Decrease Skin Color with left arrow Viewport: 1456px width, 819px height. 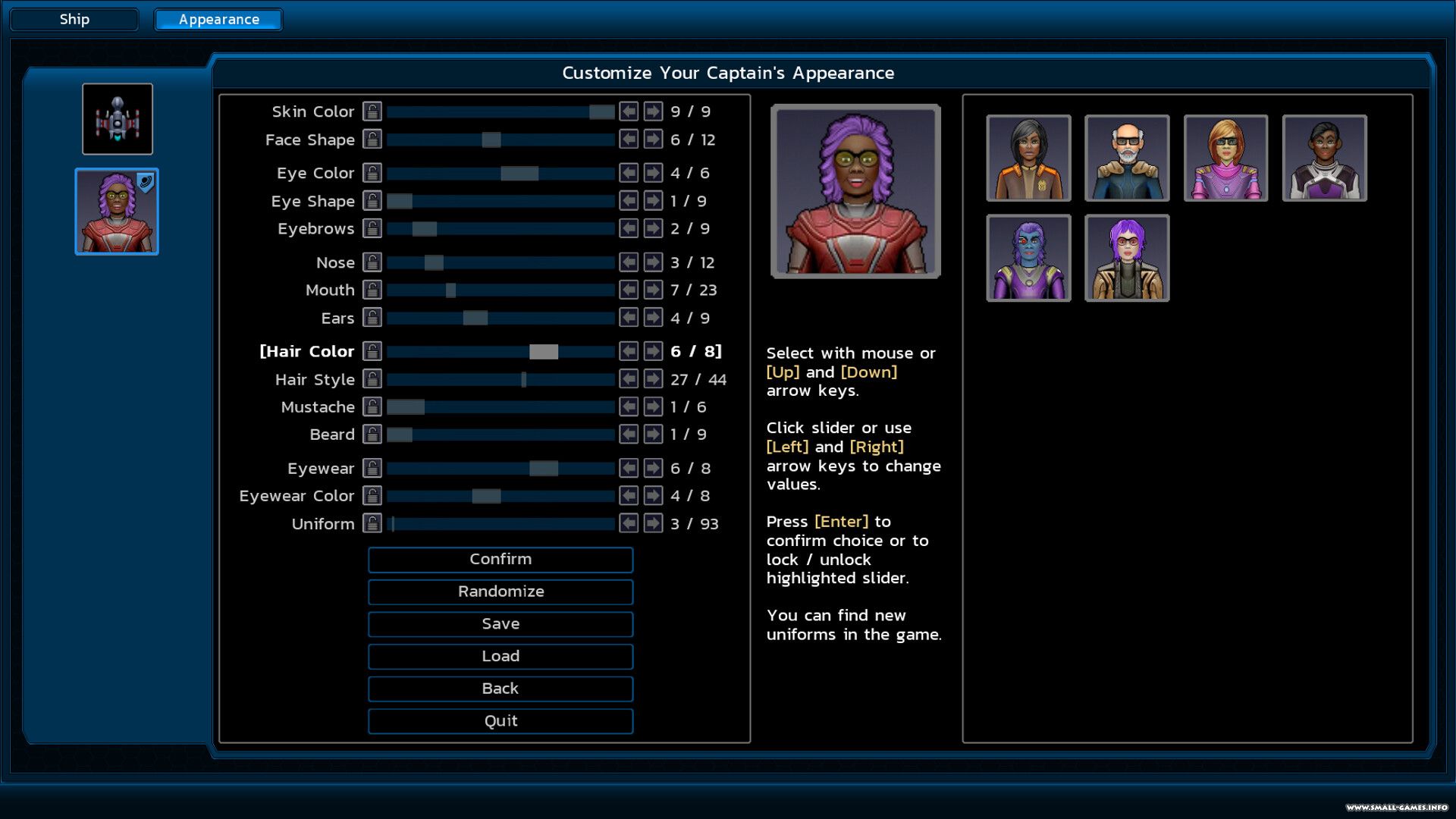pos(629,111)
